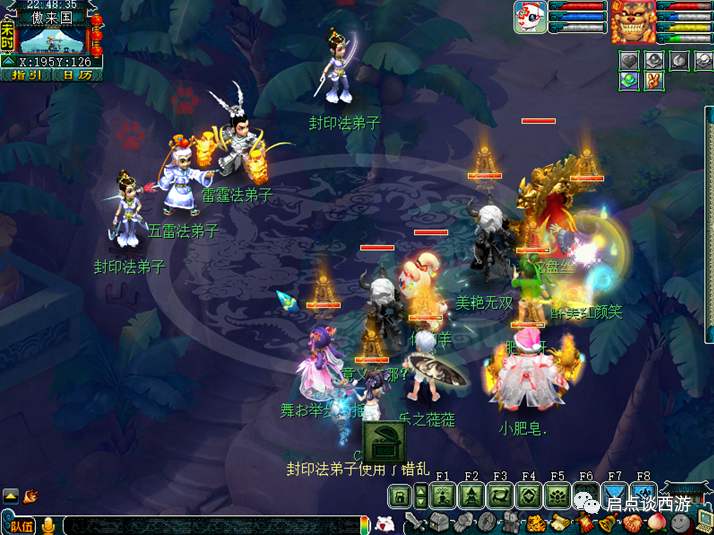Click the grey heart buff icon
Image resolution: width=714 pixels, height=535 pixels.
(x=628, y=60)
